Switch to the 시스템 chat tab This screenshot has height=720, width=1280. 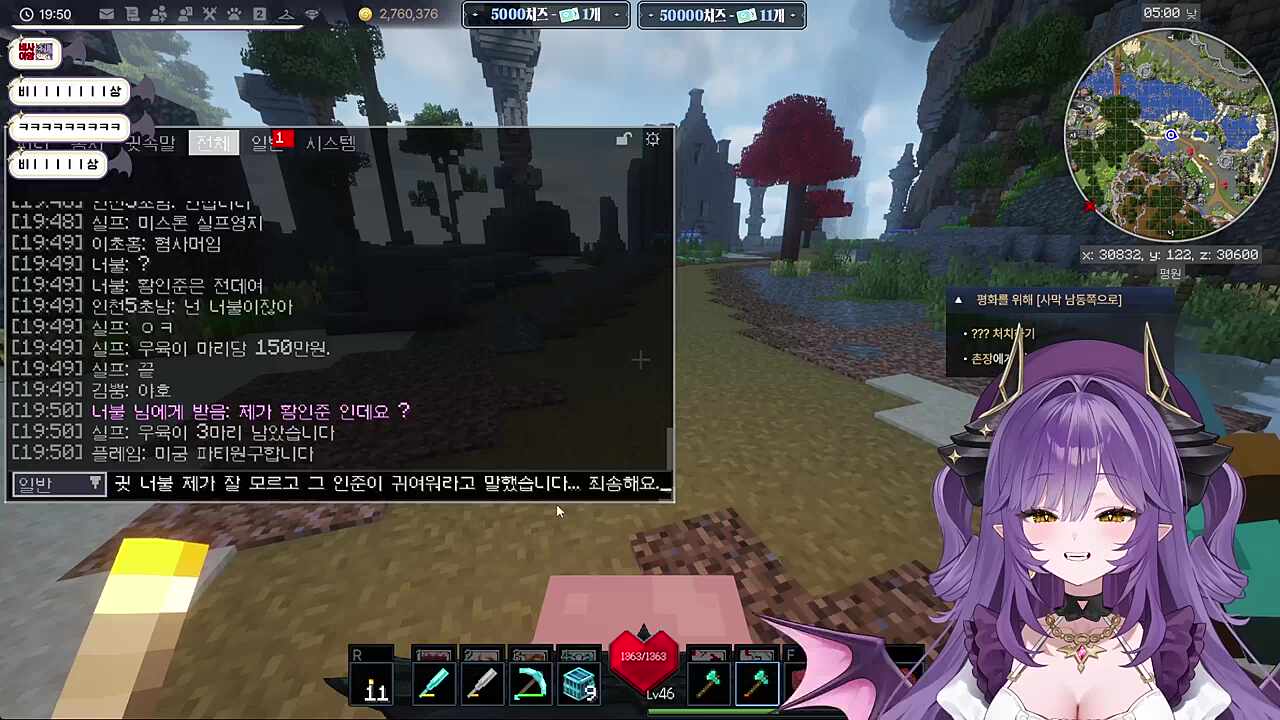pyautogui.click(x=330, y=143)
